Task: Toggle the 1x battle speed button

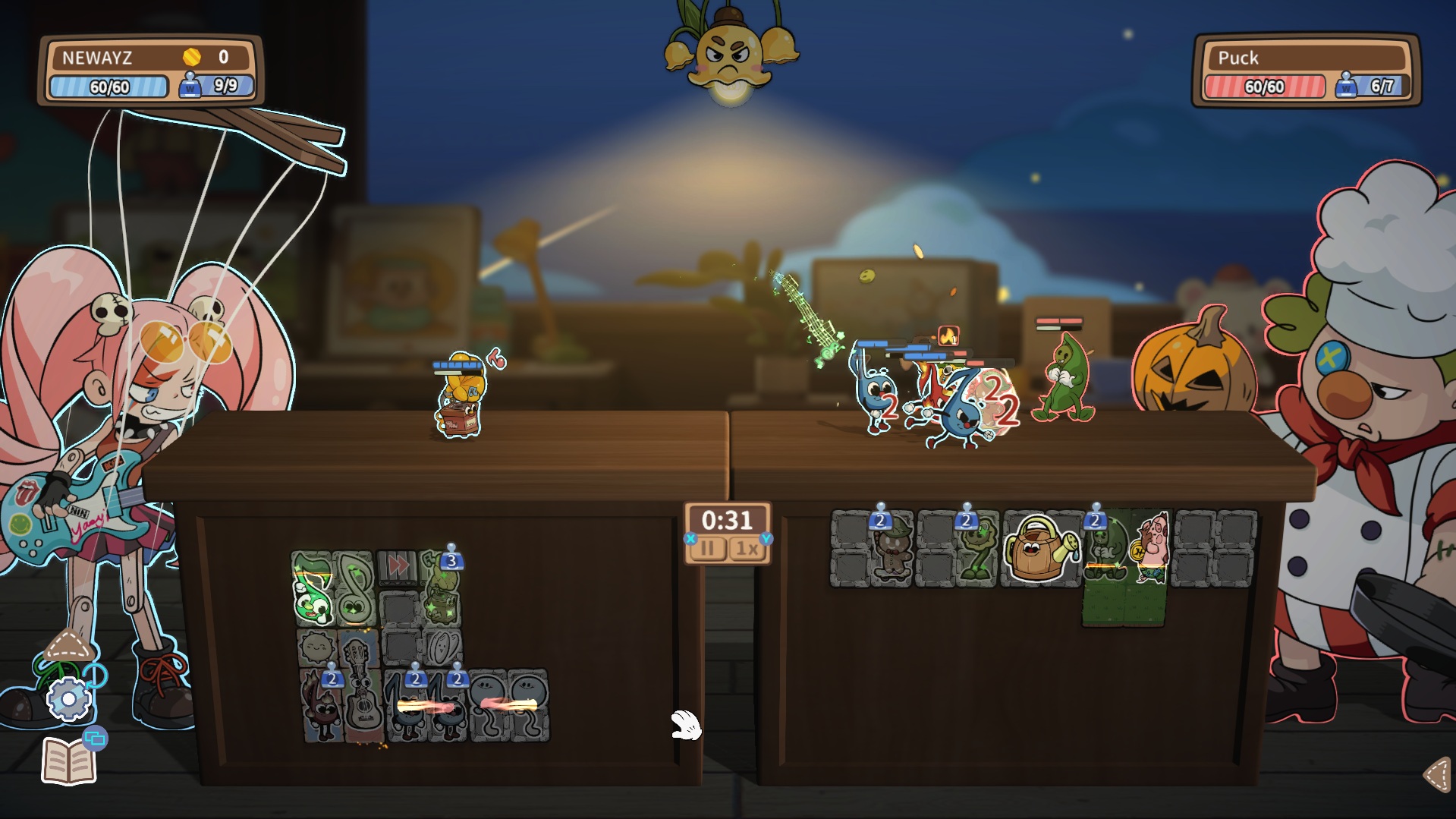Action: tap(747, 548)
